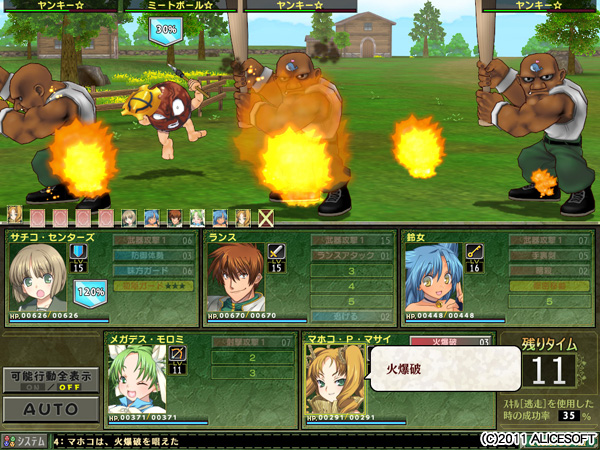Choose Rance's 武器攻撃 skill

point(350,241)
